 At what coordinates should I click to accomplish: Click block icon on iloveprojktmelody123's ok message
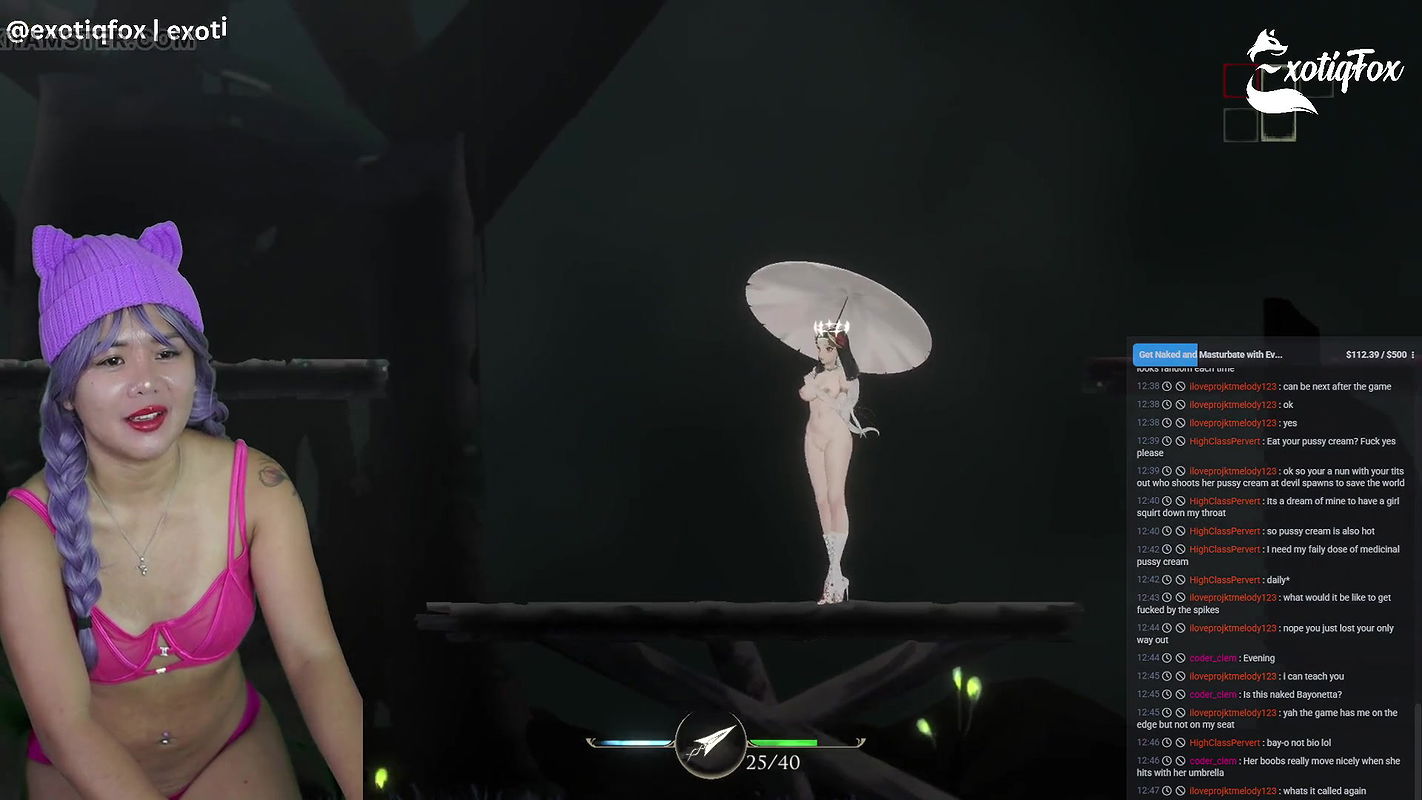pyautogui.click(x=1180, y=405)
